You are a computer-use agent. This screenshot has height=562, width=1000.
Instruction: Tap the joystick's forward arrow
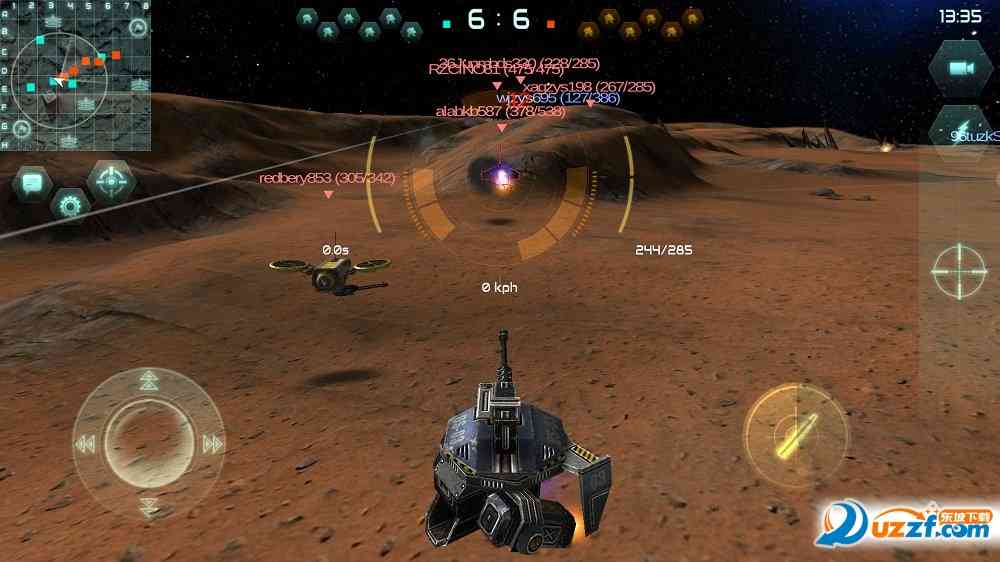pos(149,380)
